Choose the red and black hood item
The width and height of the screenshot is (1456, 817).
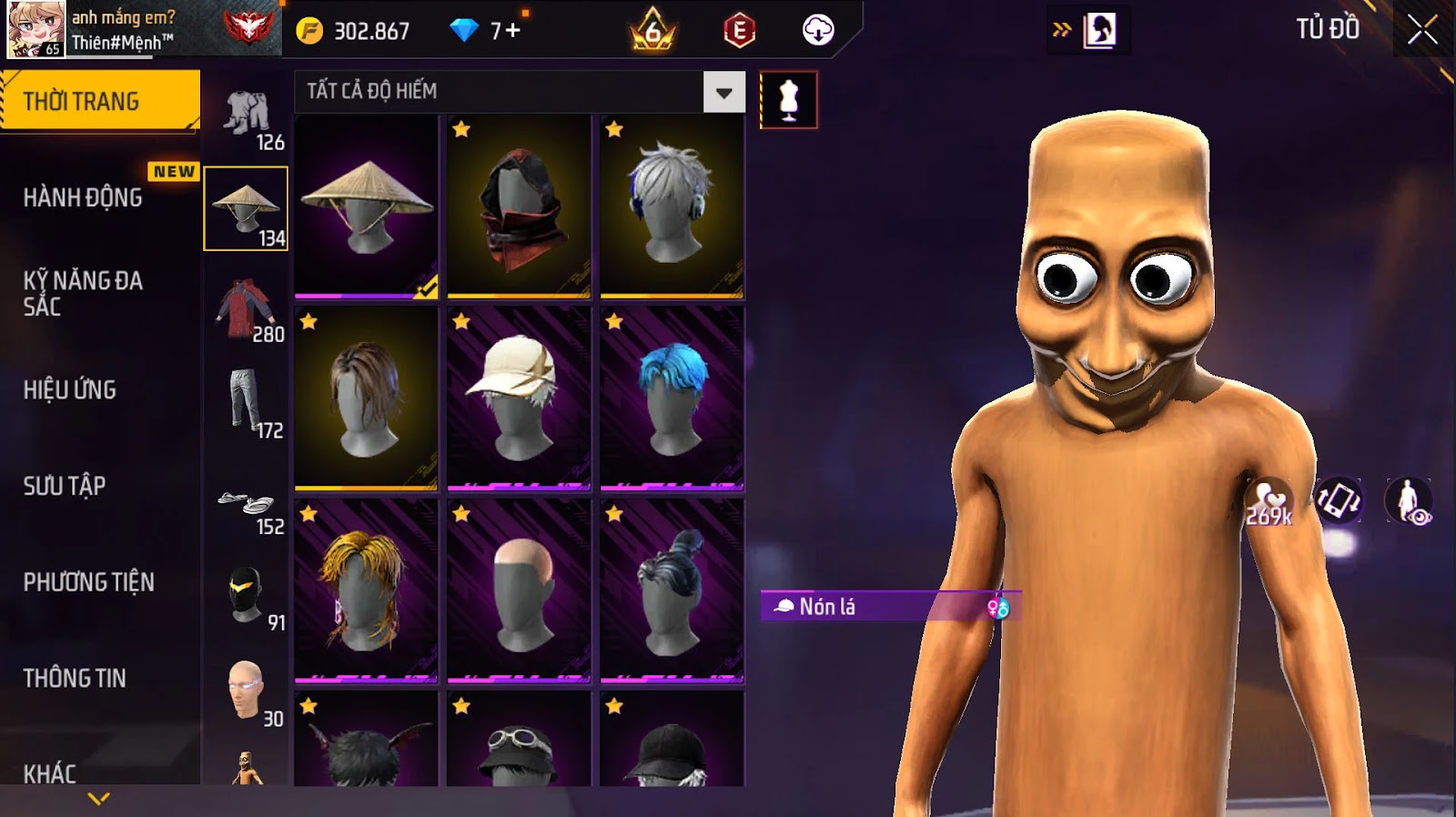click(519, 207)
